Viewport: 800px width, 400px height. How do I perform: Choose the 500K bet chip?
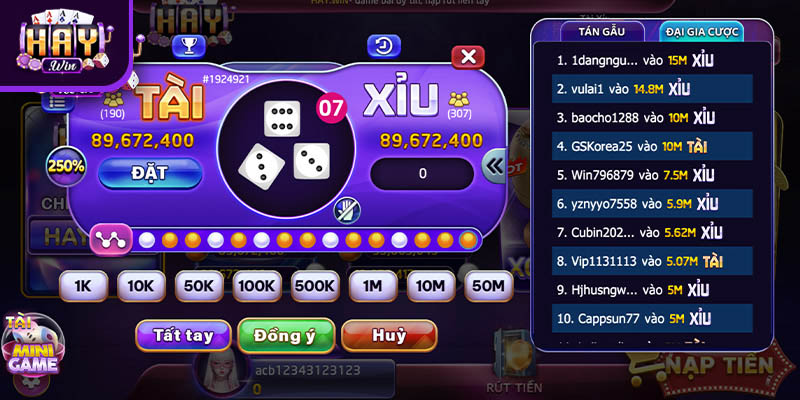pos(315,286)
